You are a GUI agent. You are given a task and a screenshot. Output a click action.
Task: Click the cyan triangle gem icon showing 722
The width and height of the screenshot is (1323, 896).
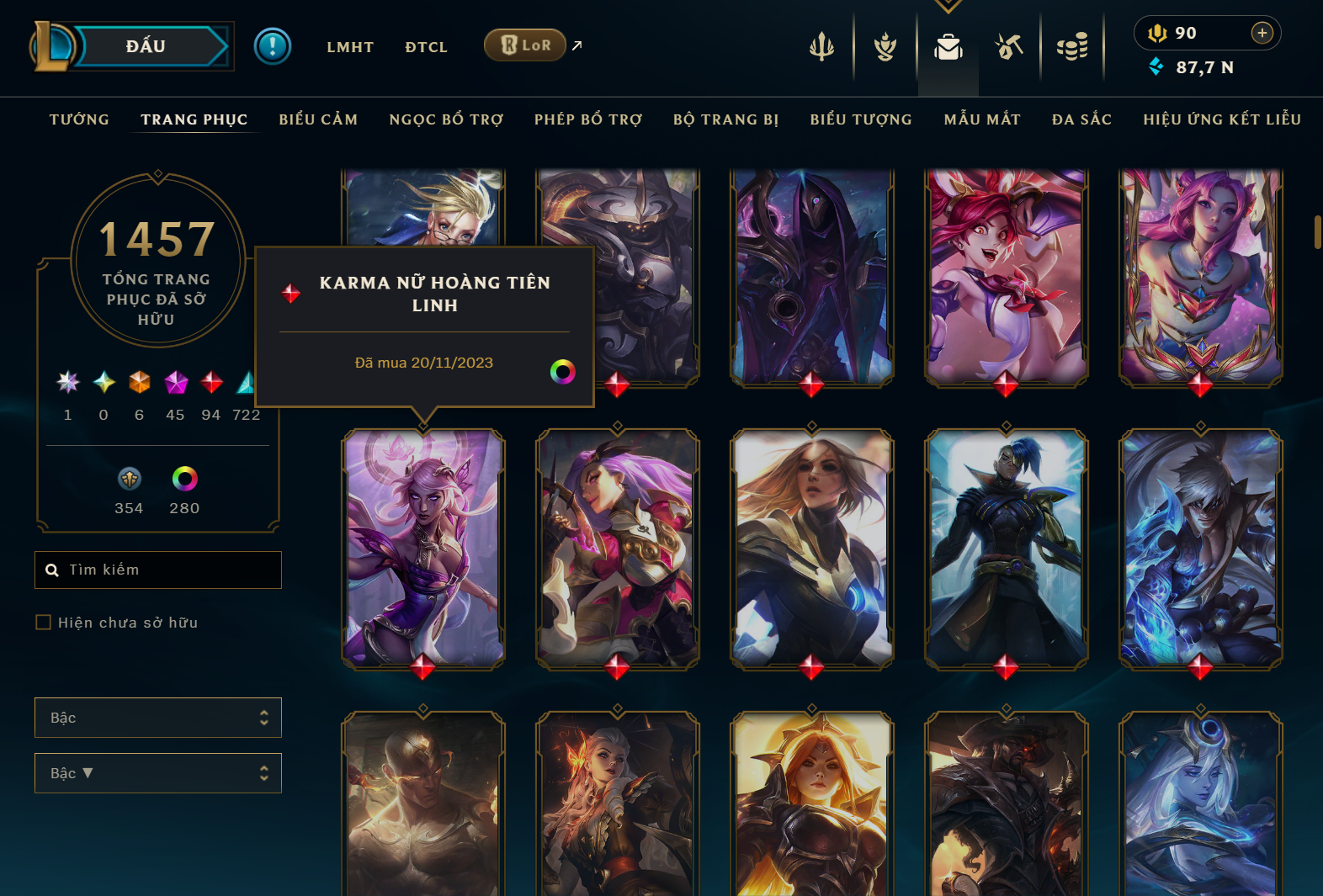click(x=245, y=383)
